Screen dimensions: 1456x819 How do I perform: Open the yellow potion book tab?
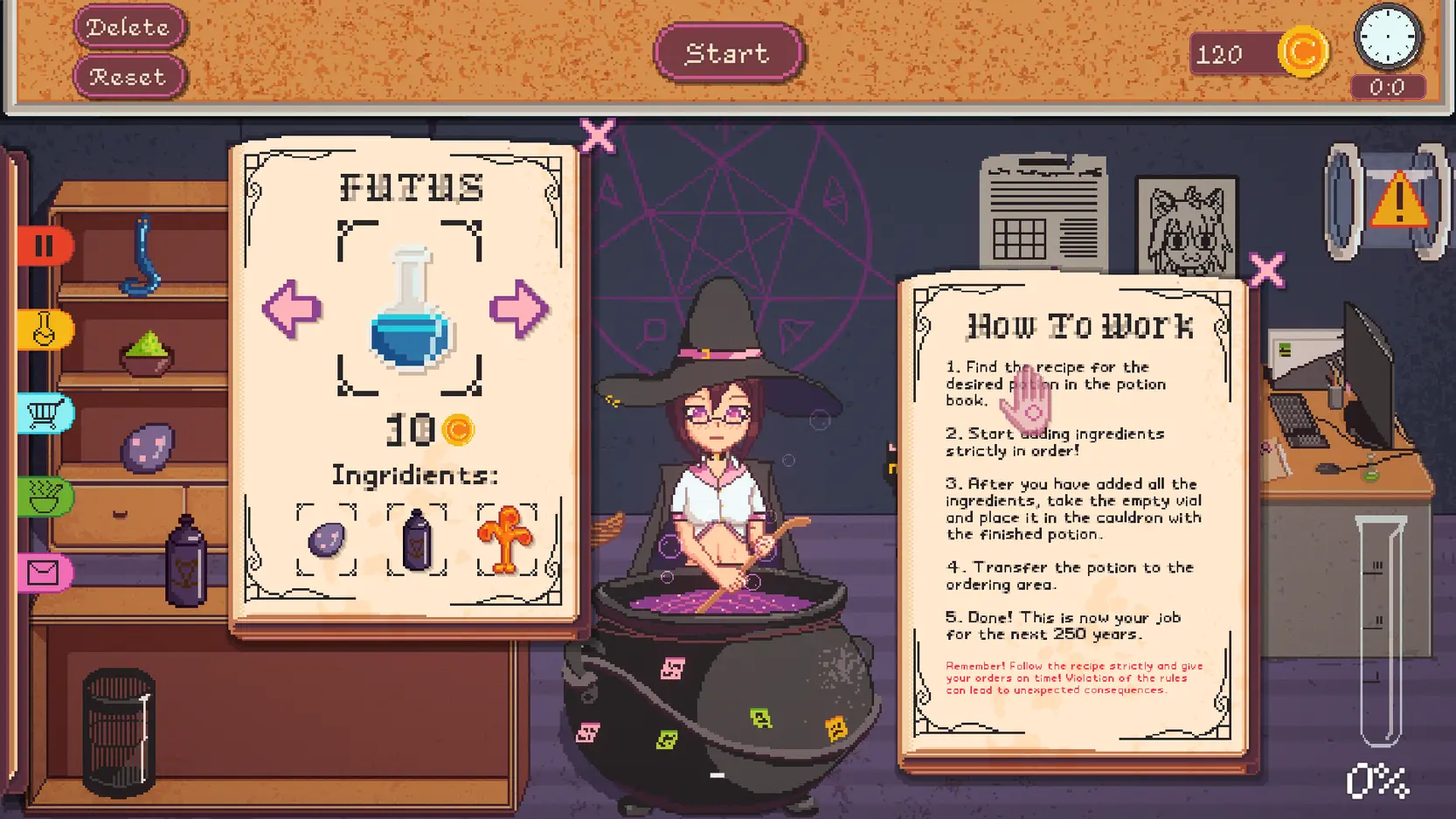(x=44, y=330)
